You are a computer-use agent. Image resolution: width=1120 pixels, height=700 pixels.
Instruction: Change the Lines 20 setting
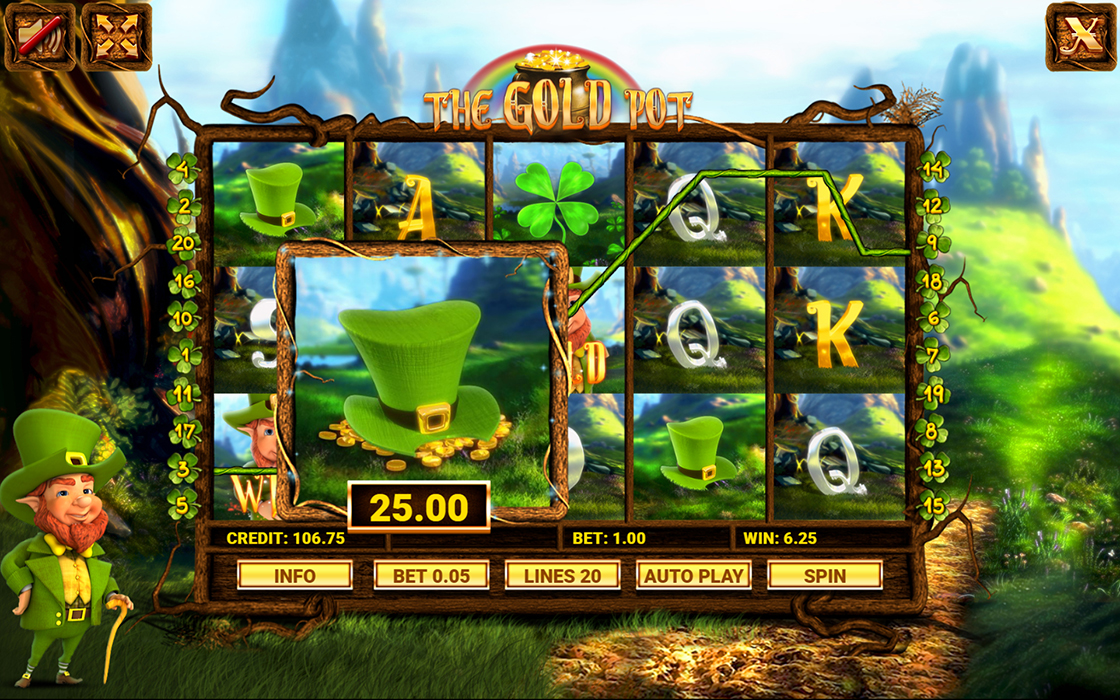(562, 575)
